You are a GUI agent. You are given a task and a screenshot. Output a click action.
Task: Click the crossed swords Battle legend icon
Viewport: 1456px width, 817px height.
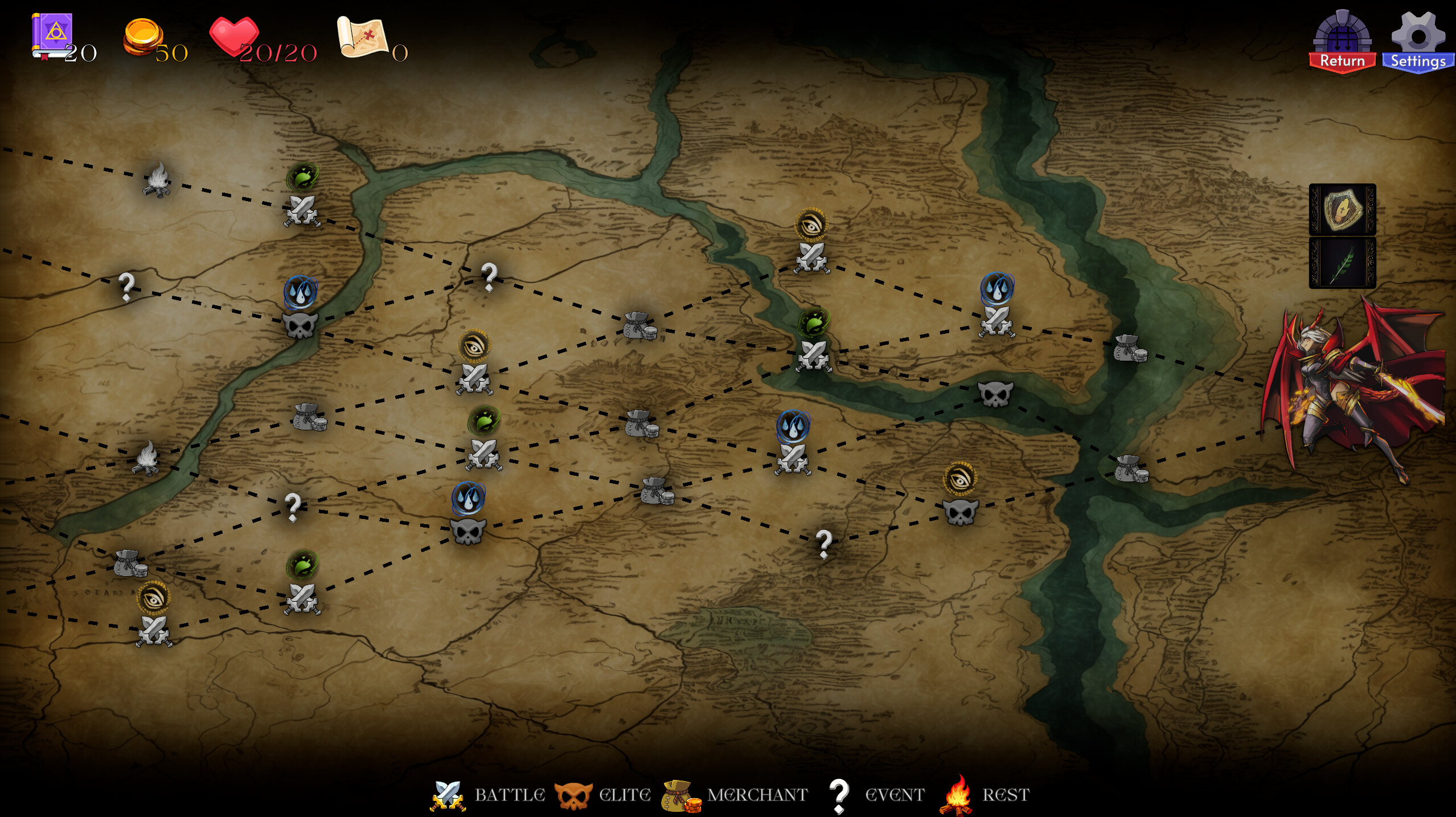point(448,794)
